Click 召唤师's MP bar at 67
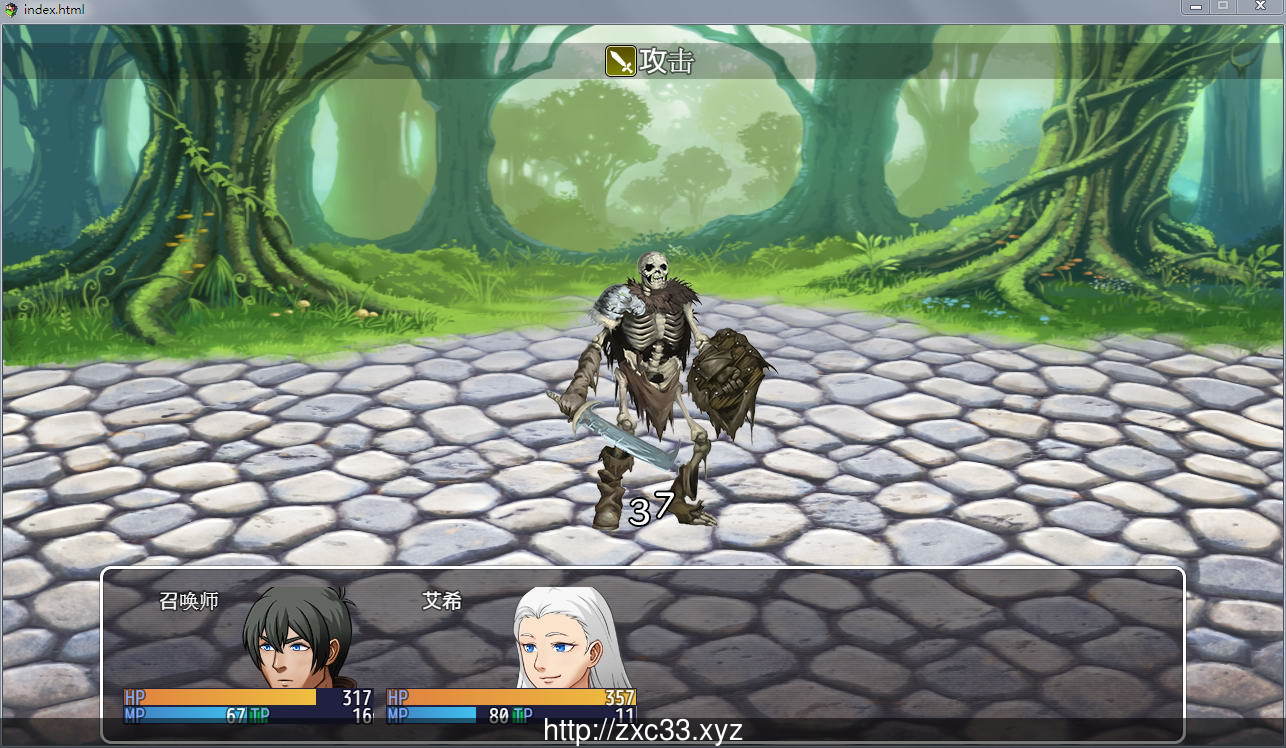Image resolution: width=1286 pixels, height=748 pixels. pyautogui.click(x=190, y=713)
